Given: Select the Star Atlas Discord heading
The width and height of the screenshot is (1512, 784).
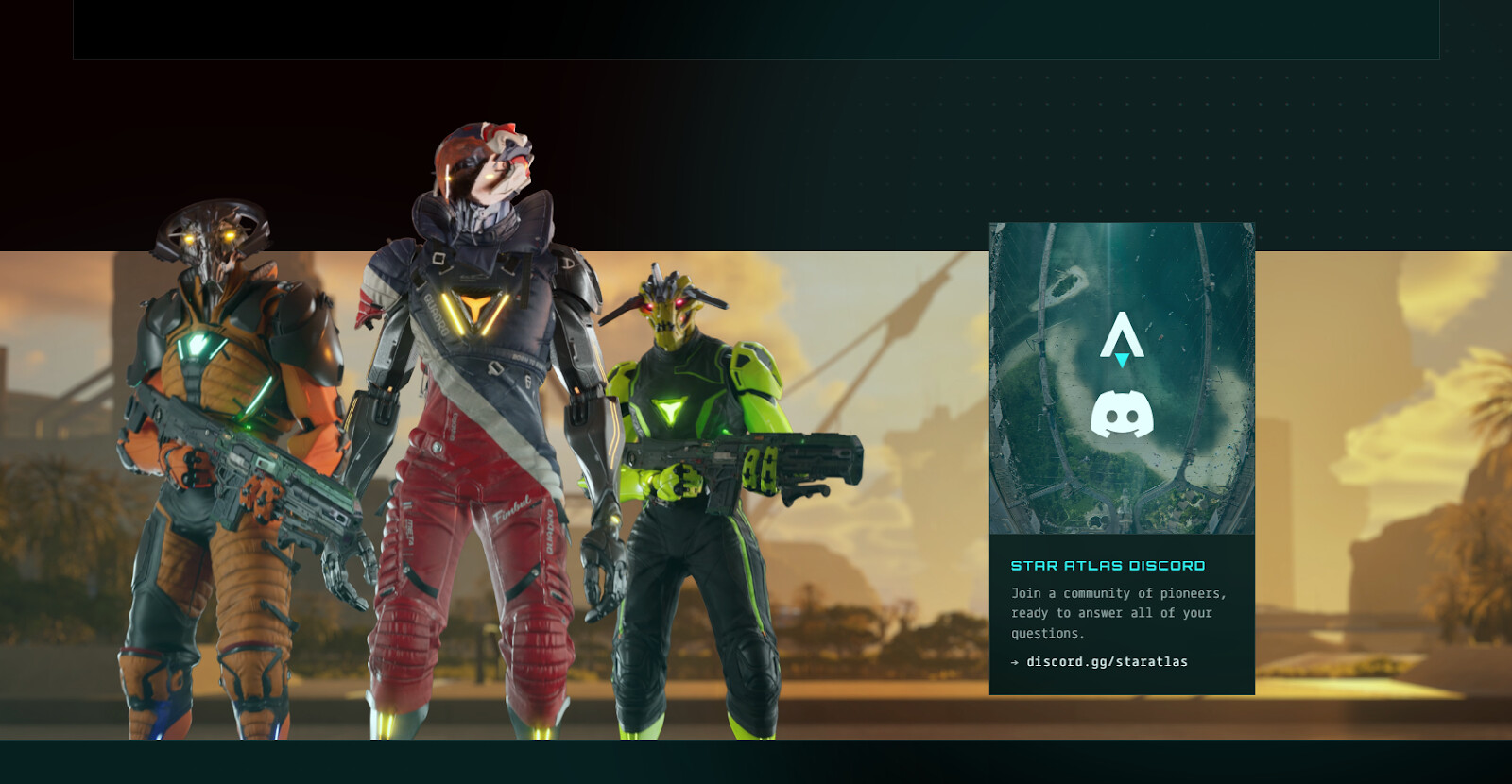Looking at the screenshot, I should tap(1108, 566).
